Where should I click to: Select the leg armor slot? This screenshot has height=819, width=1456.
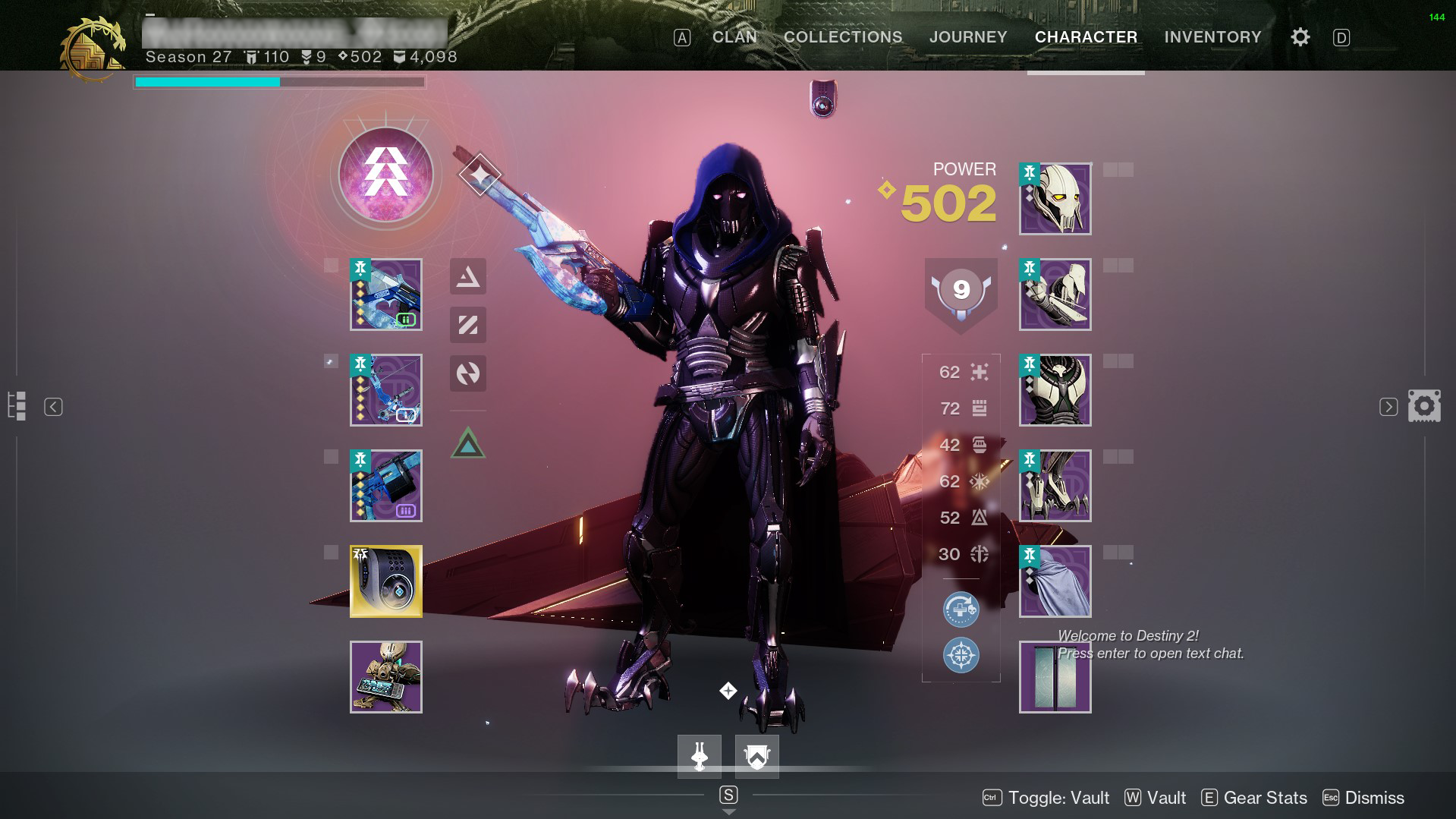(1055, 486)
